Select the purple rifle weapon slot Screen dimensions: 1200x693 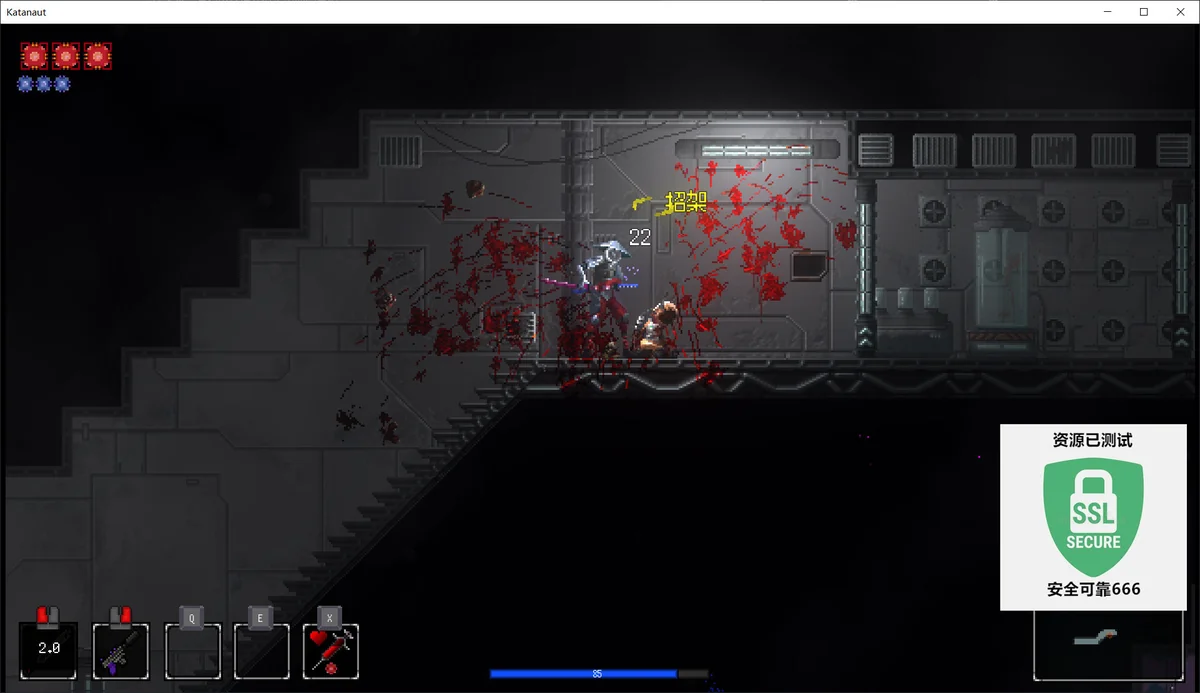[x=121, y=651]
